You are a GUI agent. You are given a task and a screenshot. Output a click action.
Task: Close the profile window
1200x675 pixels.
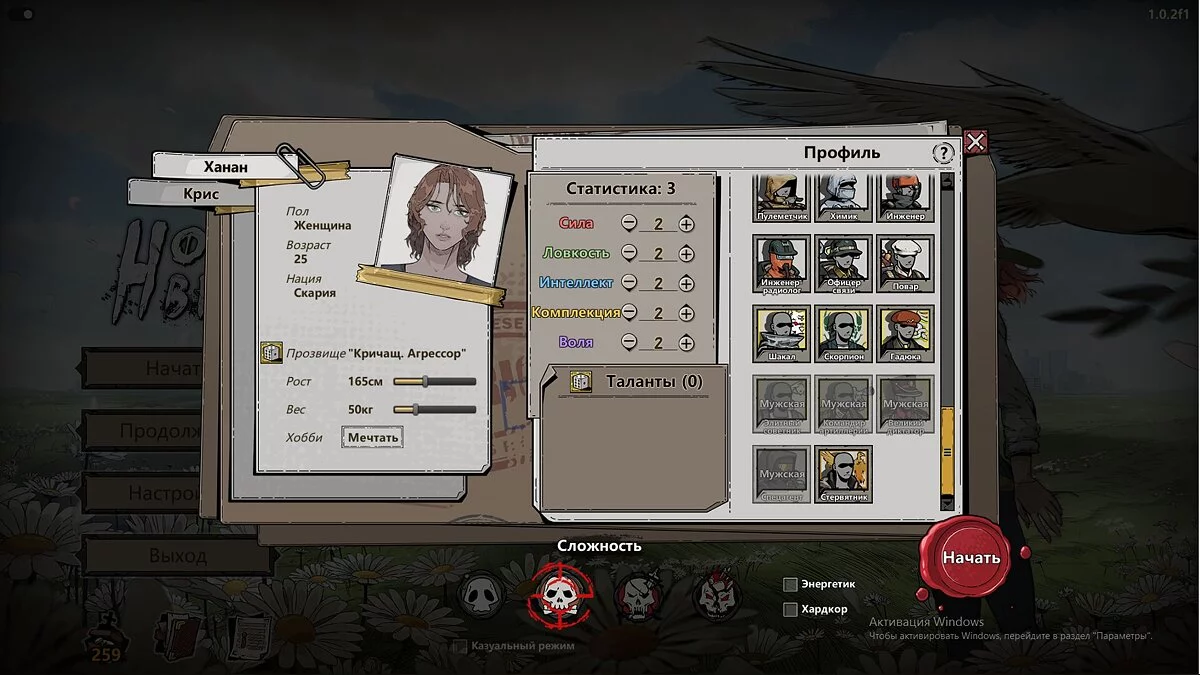(976, 142)
